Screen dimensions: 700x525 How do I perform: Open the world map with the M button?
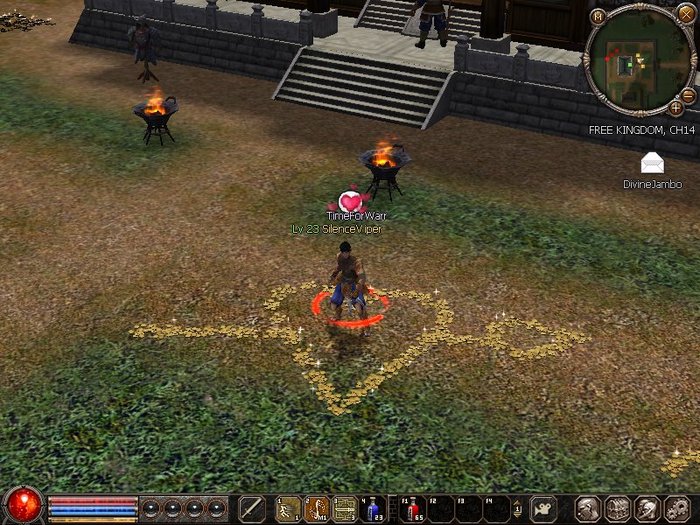click(598, 16)
